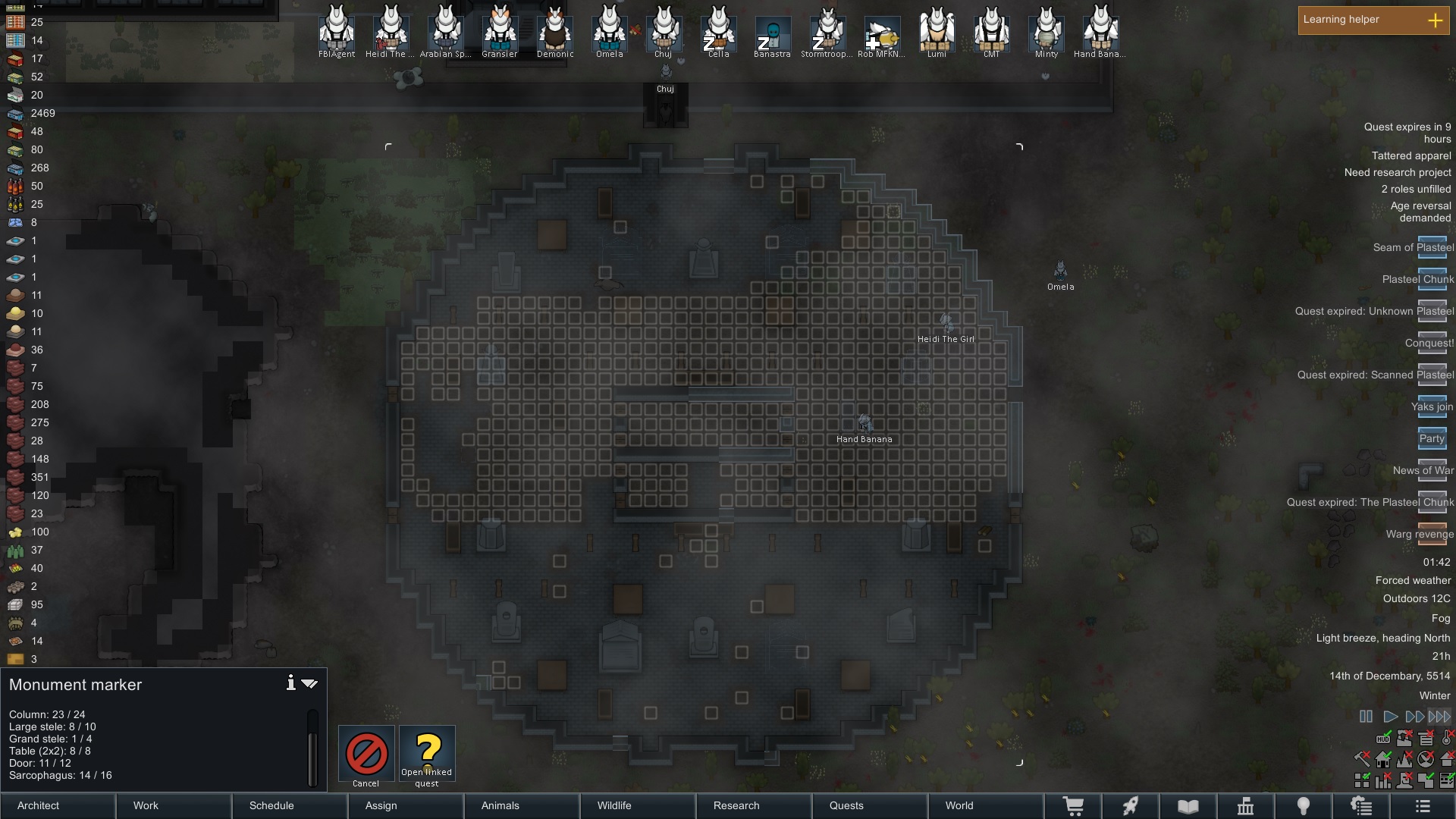The image size is (1456, 819).
Task: Pause the game with the pause button
Action: (x=1366, y=717)
